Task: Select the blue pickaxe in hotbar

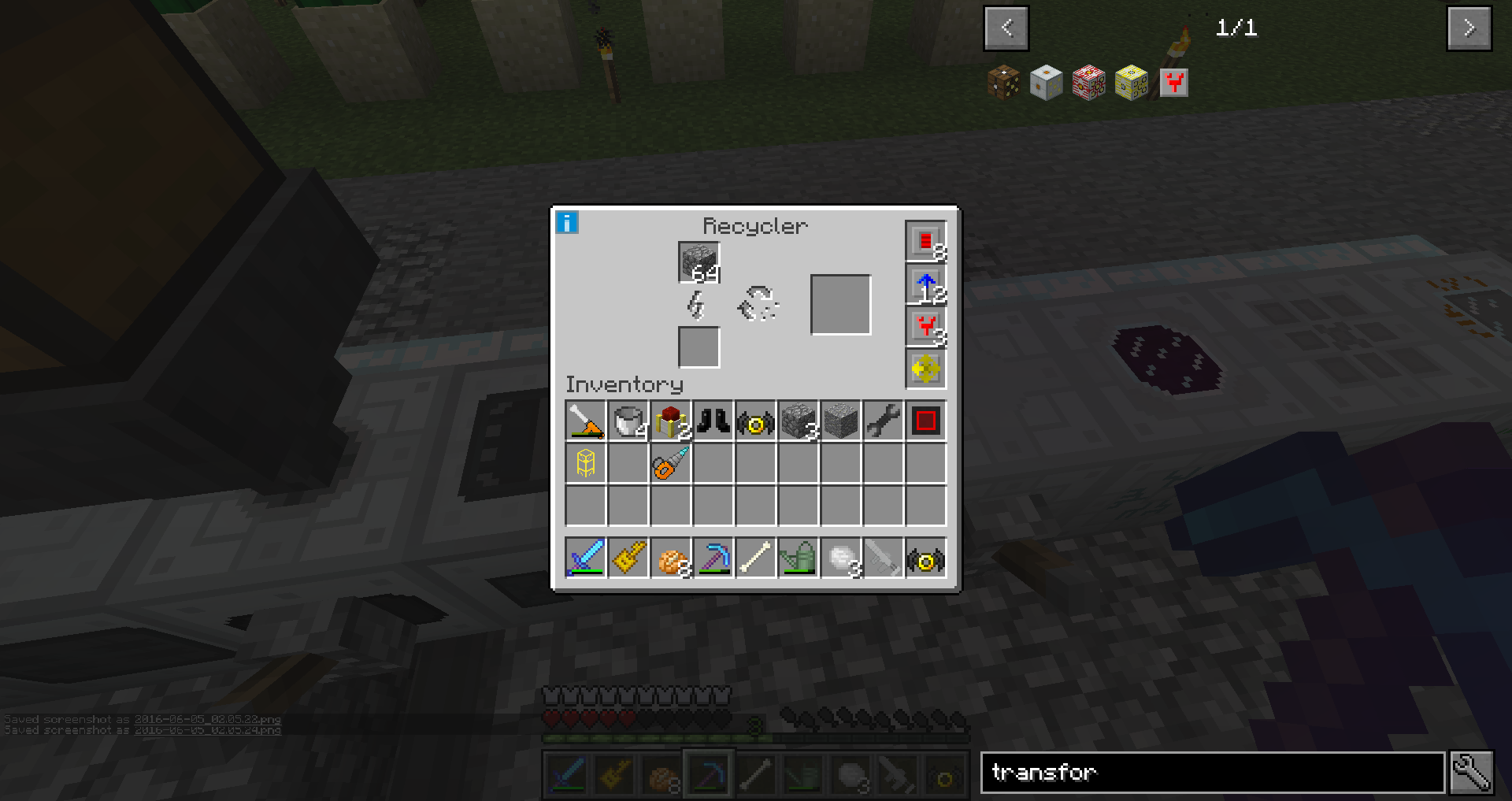Action: (713, 558)
